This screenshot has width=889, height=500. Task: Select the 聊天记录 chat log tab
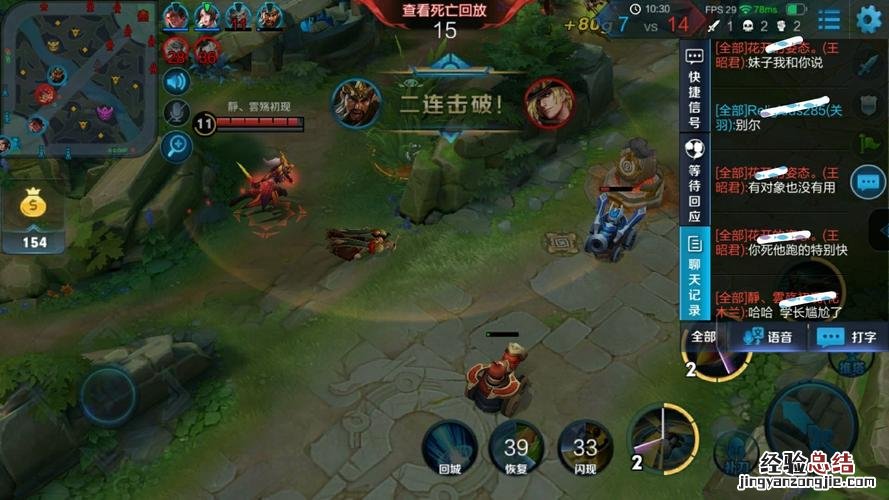695,271
